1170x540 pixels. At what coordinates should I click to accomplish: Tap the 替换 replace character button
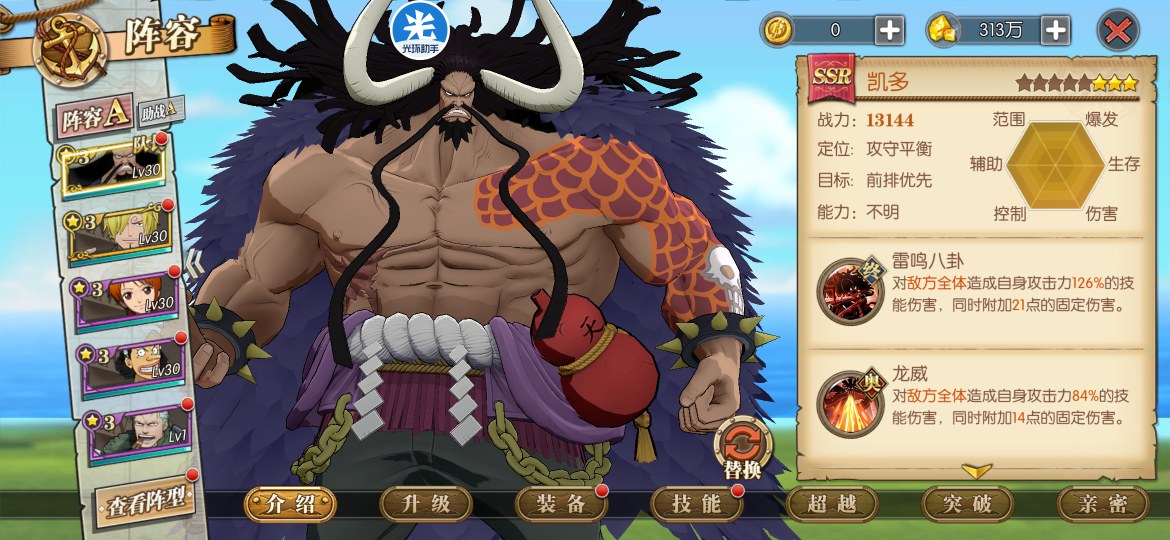pos(743,446)
